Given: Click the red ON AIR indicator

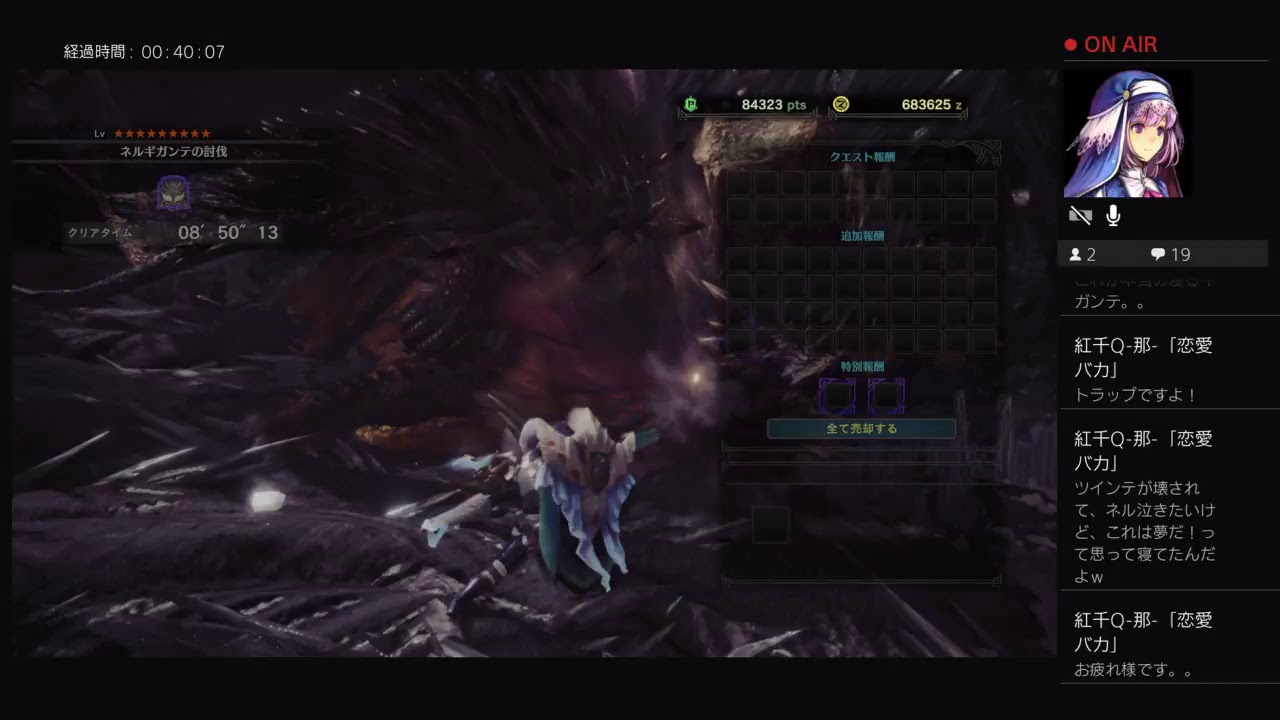Looking at the screenshot, I should tap(1110, 44).
